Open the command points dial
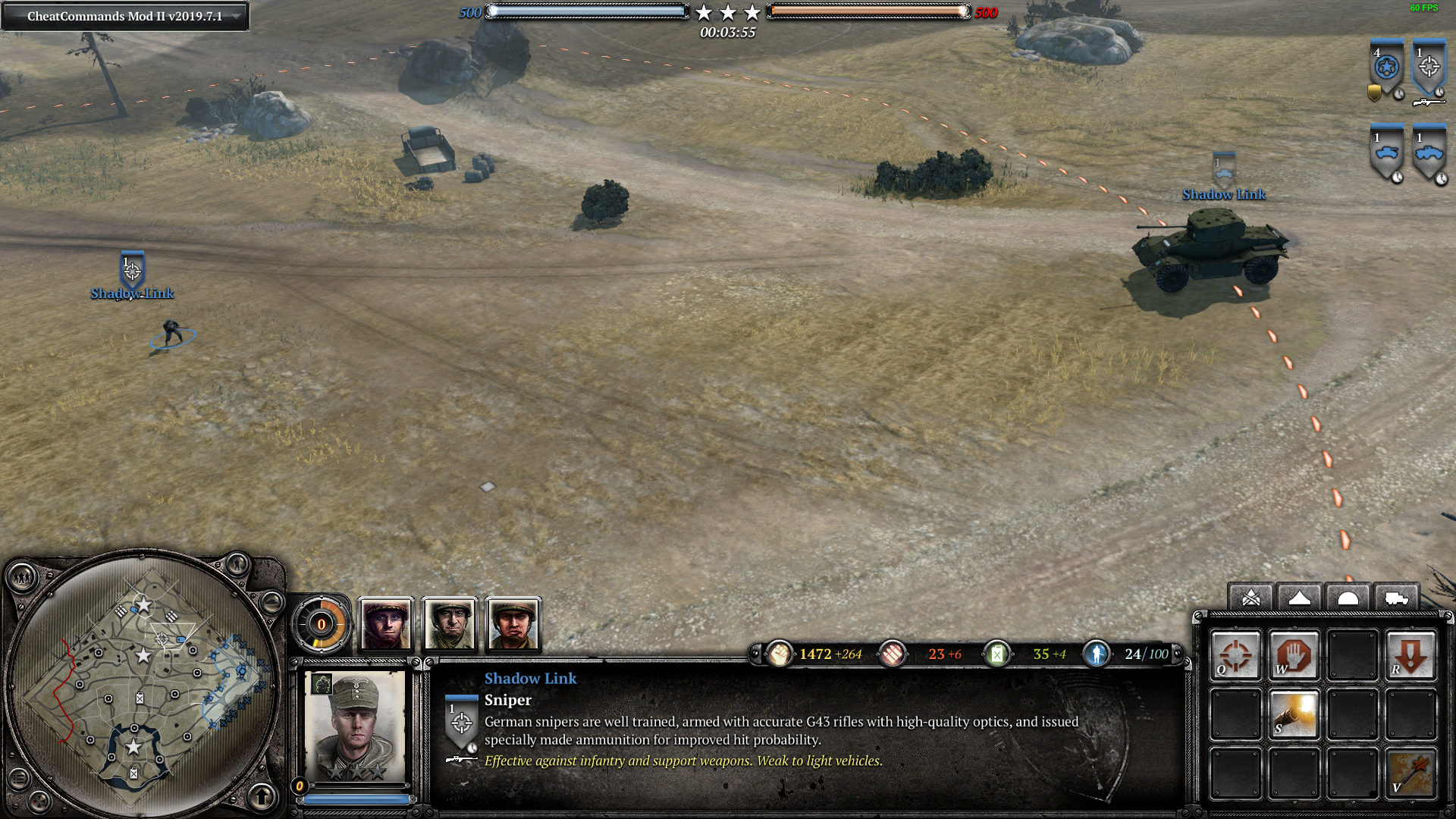1456x819 pixels. [321, 625]
